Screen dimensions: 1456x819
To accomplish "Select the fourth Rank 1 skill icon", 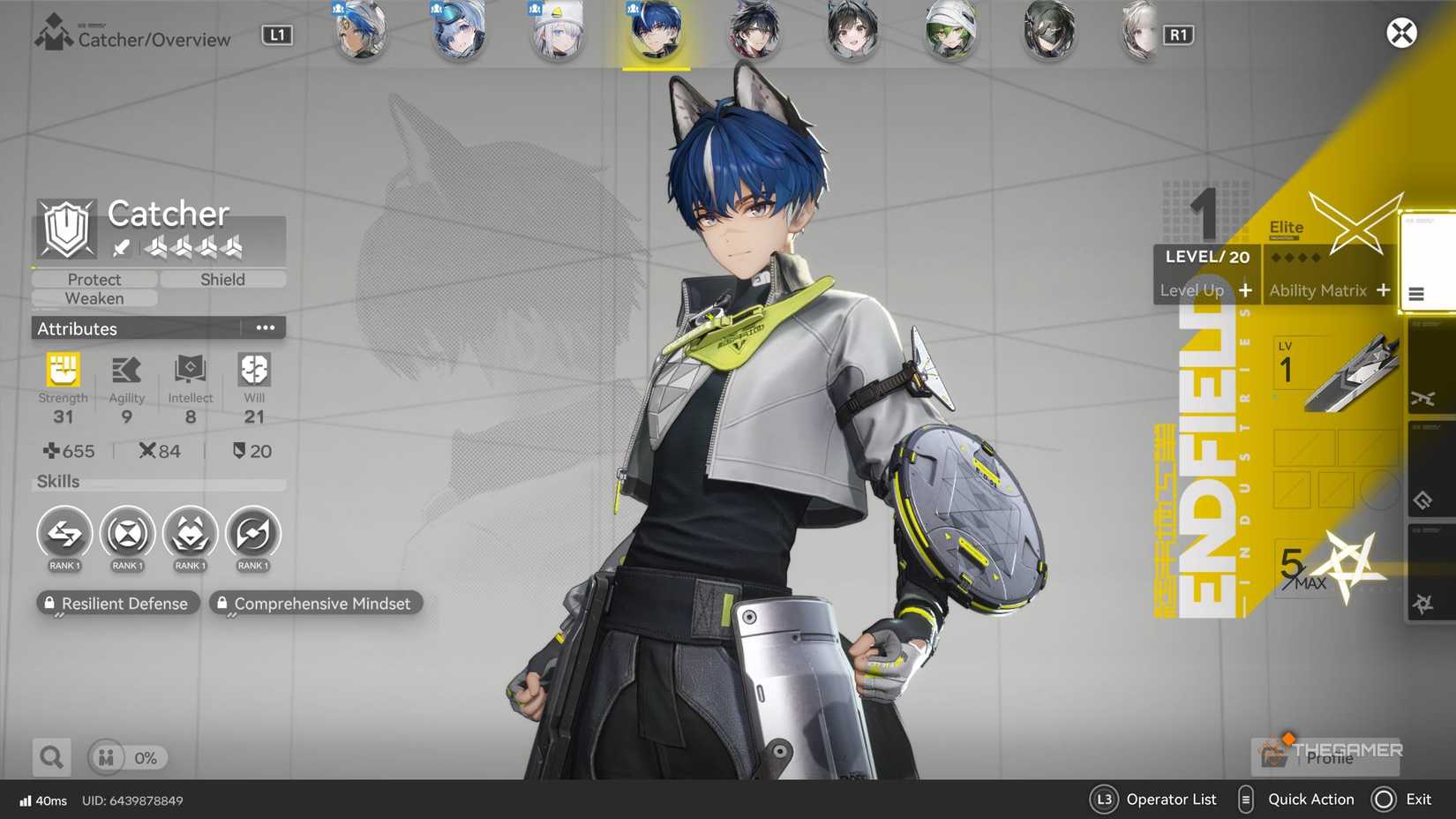I will [253, 534].
